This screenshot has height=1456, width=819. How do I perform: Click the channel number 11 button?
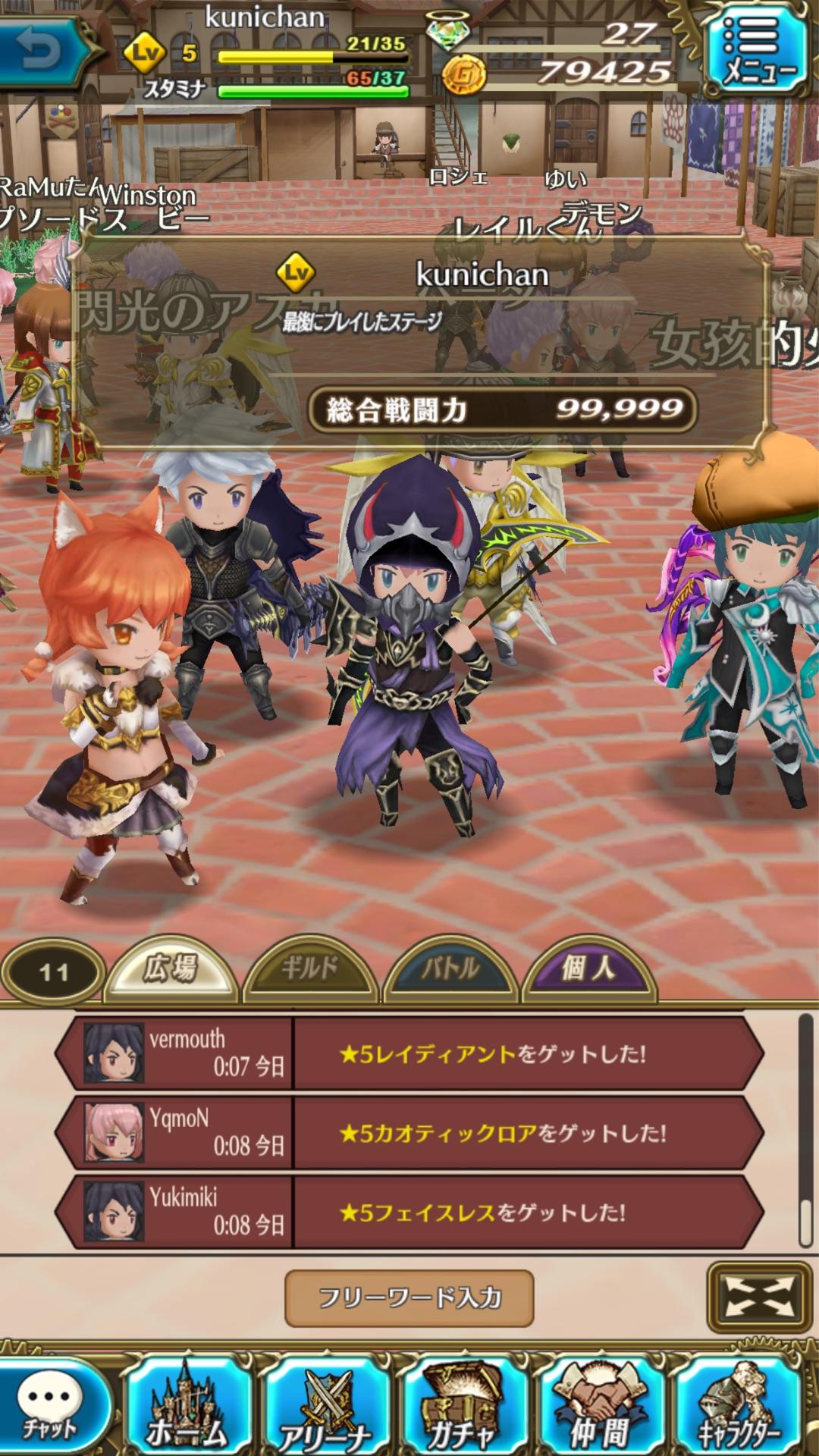[53, 972]
